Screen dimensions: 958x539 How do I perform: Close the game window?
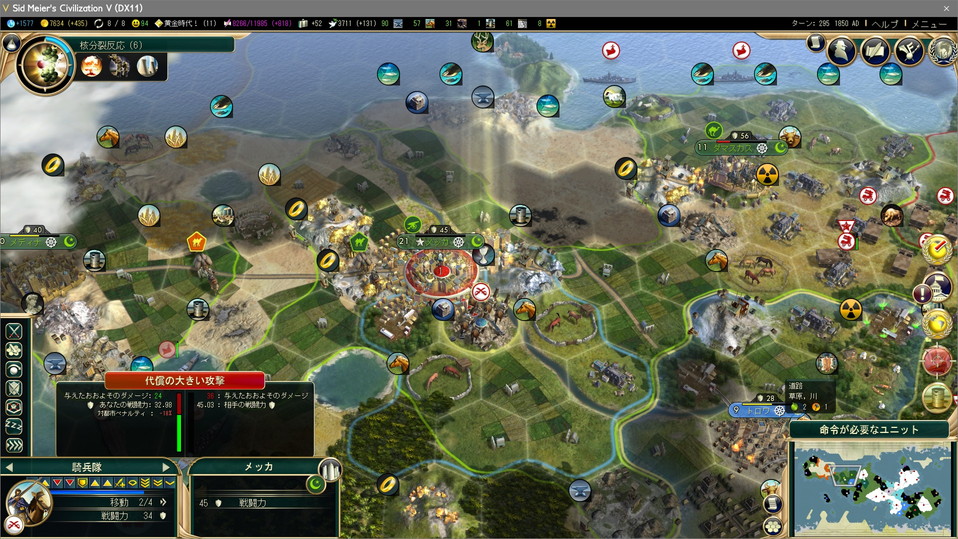click(x=946, y=8)
